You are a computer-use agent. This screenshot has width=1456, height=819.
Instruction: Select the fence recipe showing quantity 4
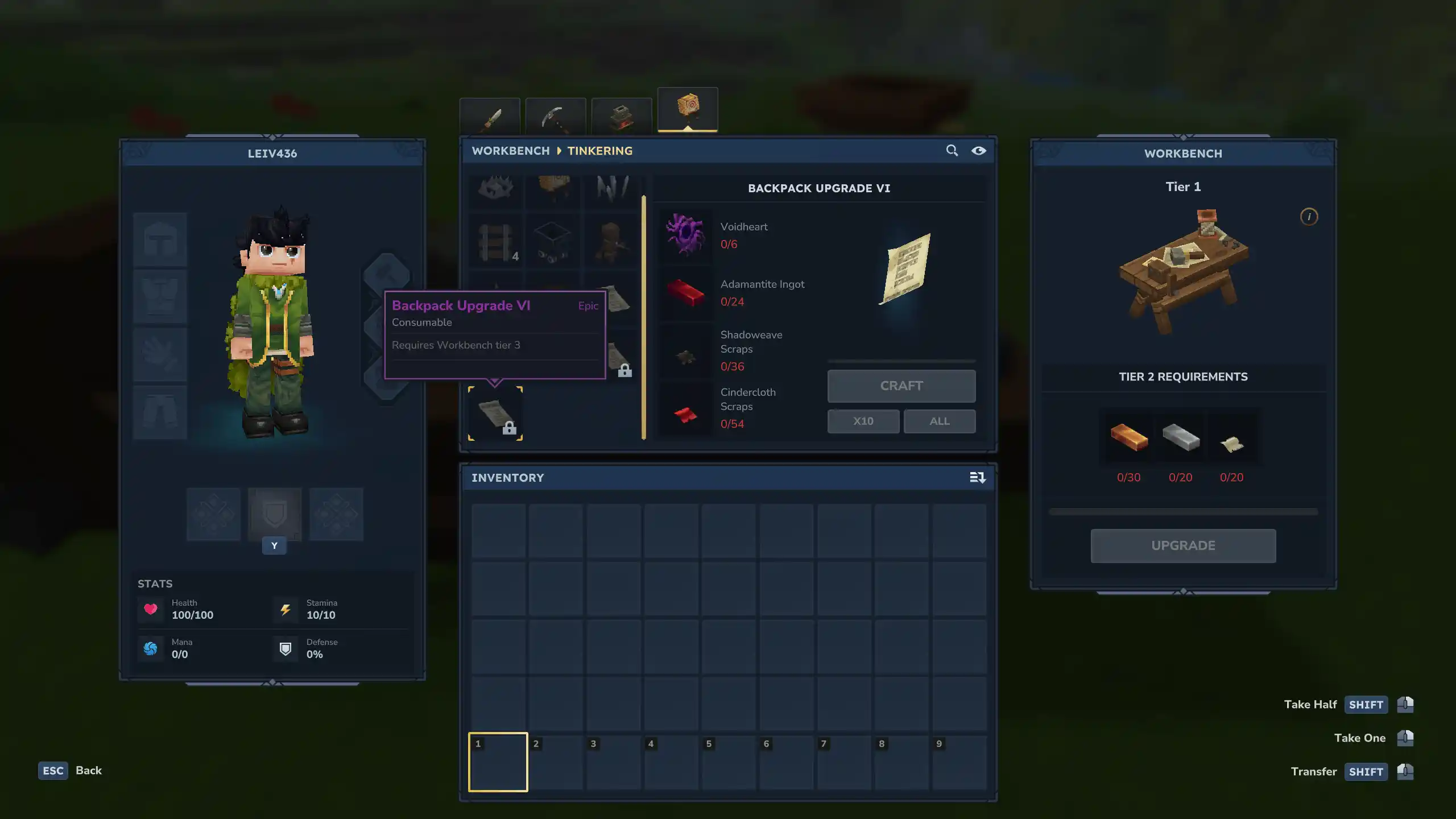pyautogui.click(x=494, y=241)
